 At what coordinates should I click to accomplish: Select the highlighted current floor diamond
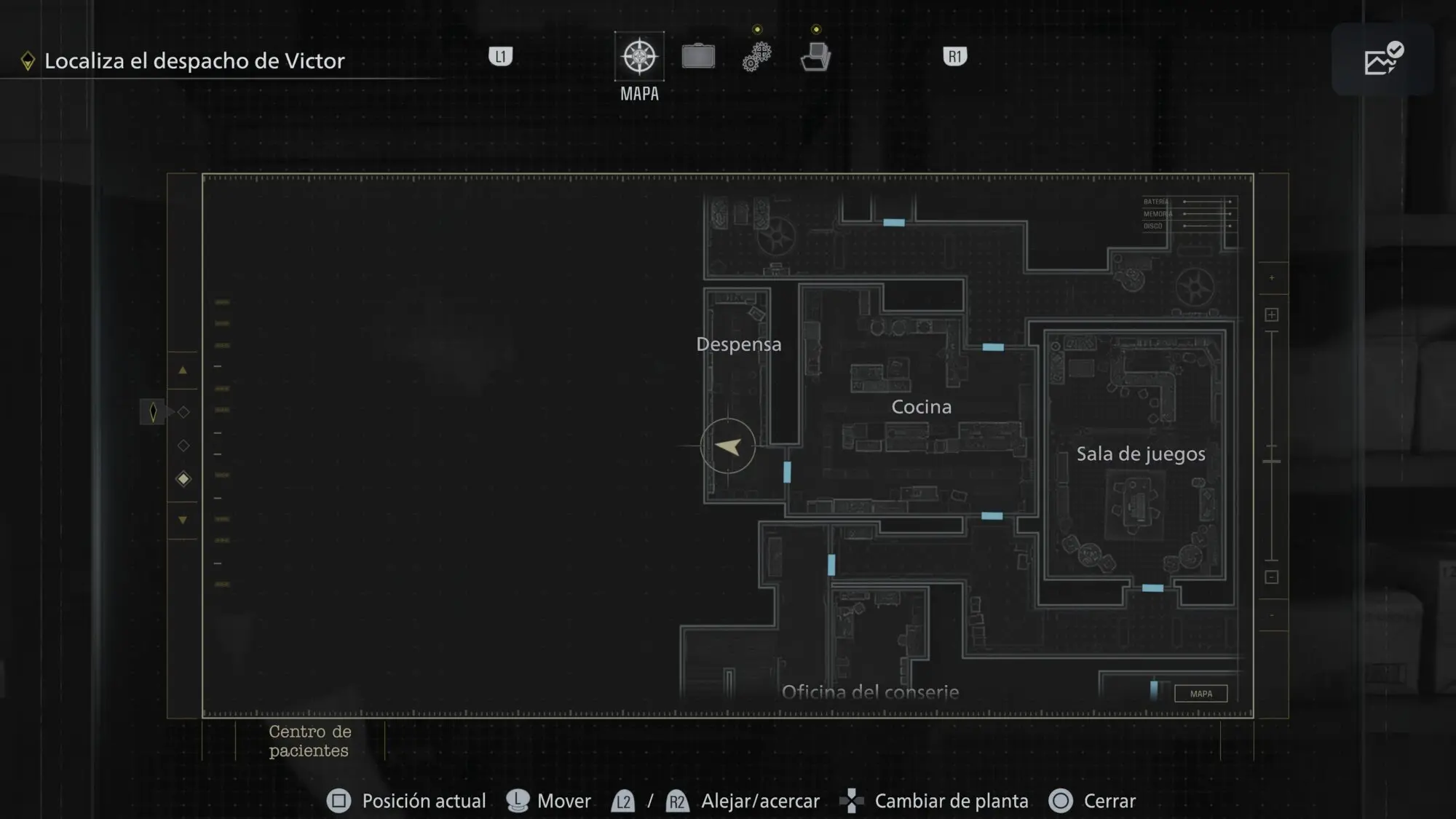[x=183, y=479]
